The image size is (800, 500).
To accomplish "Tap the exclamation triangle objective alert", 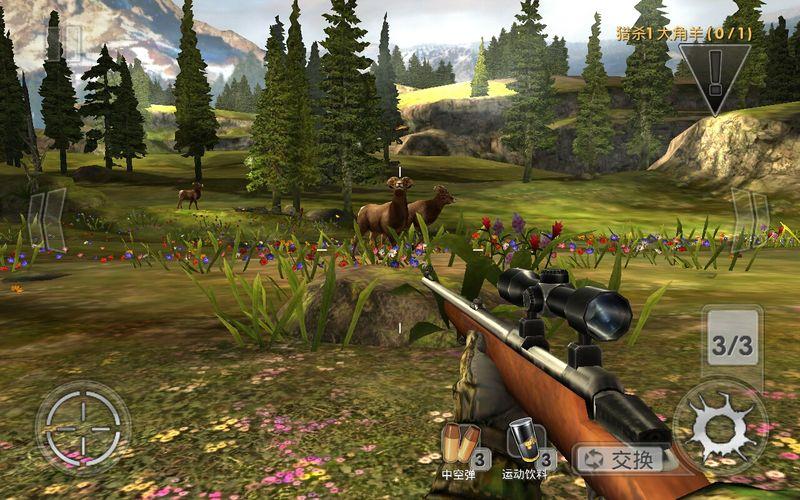I will [714, 74].
